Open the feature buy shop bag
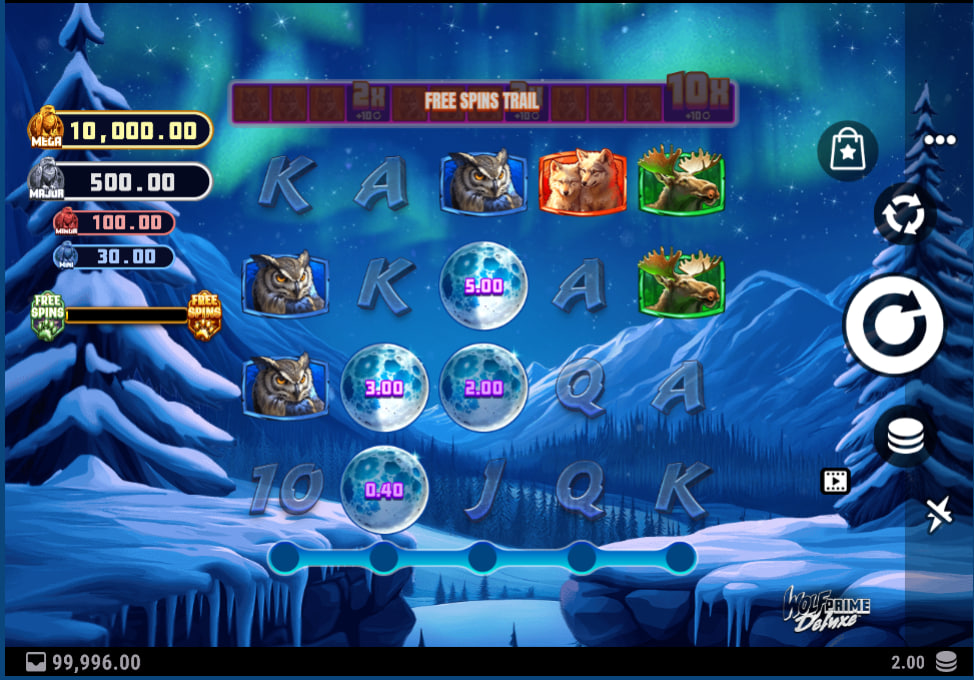 (847, 152)
